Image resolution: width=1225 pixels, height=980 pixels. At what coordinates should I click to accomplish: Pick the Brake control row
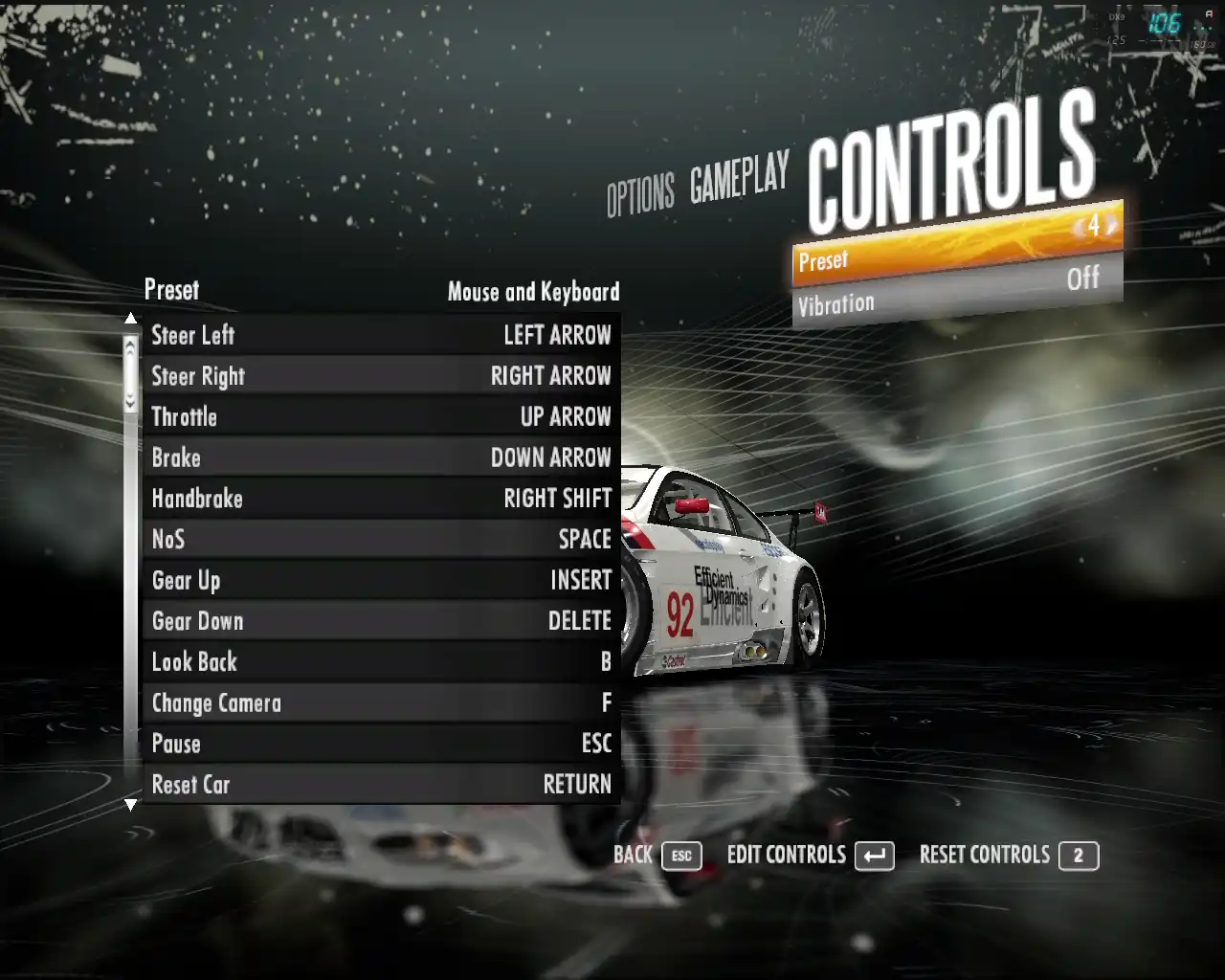tap(381, 457)
